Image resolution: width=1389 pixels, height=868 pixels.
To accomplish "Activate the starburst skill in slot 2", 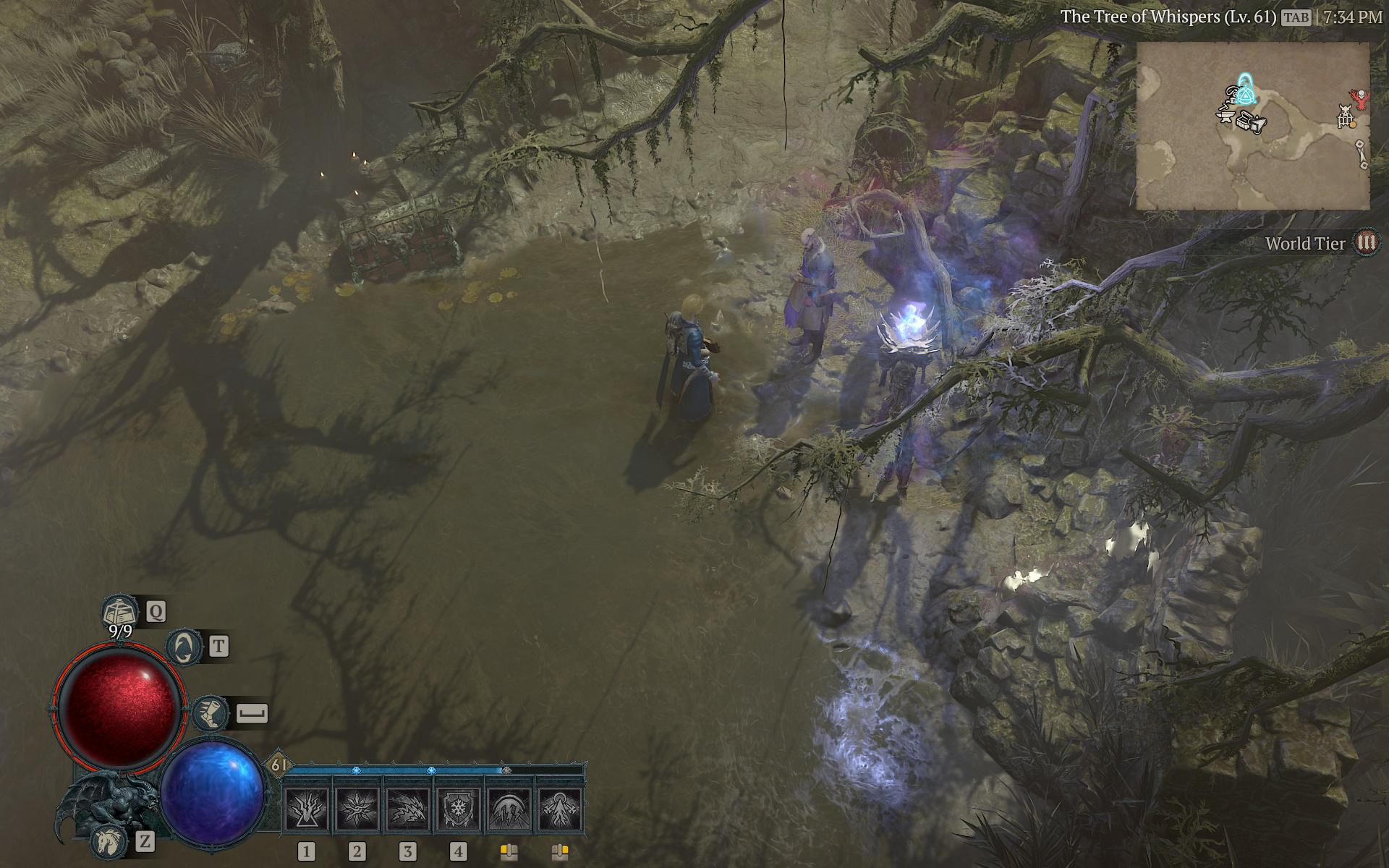I will tap(357, 809).
